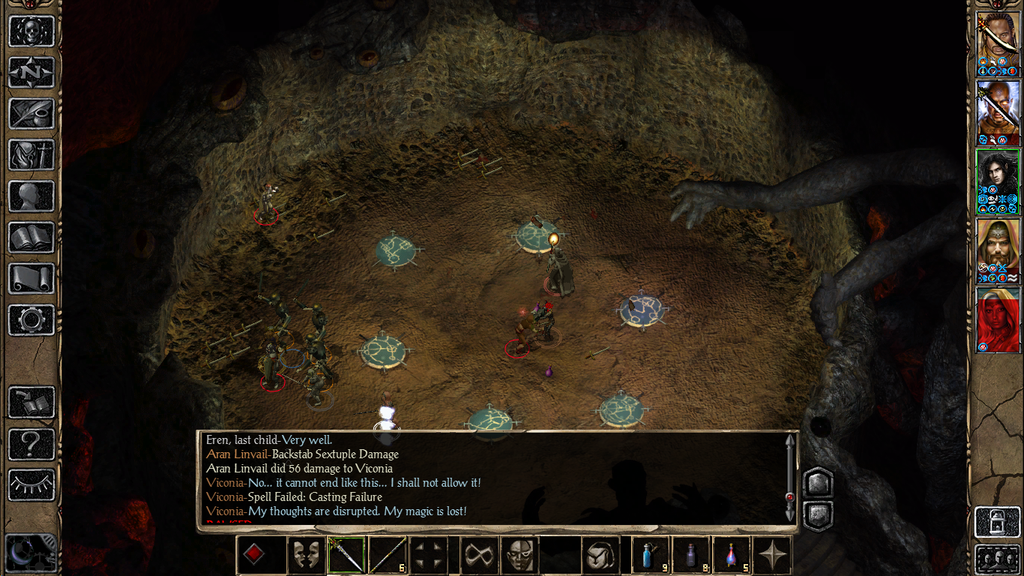Click the question mark help button
Screen dimensions: 1024x576
(x=31, y=443)
